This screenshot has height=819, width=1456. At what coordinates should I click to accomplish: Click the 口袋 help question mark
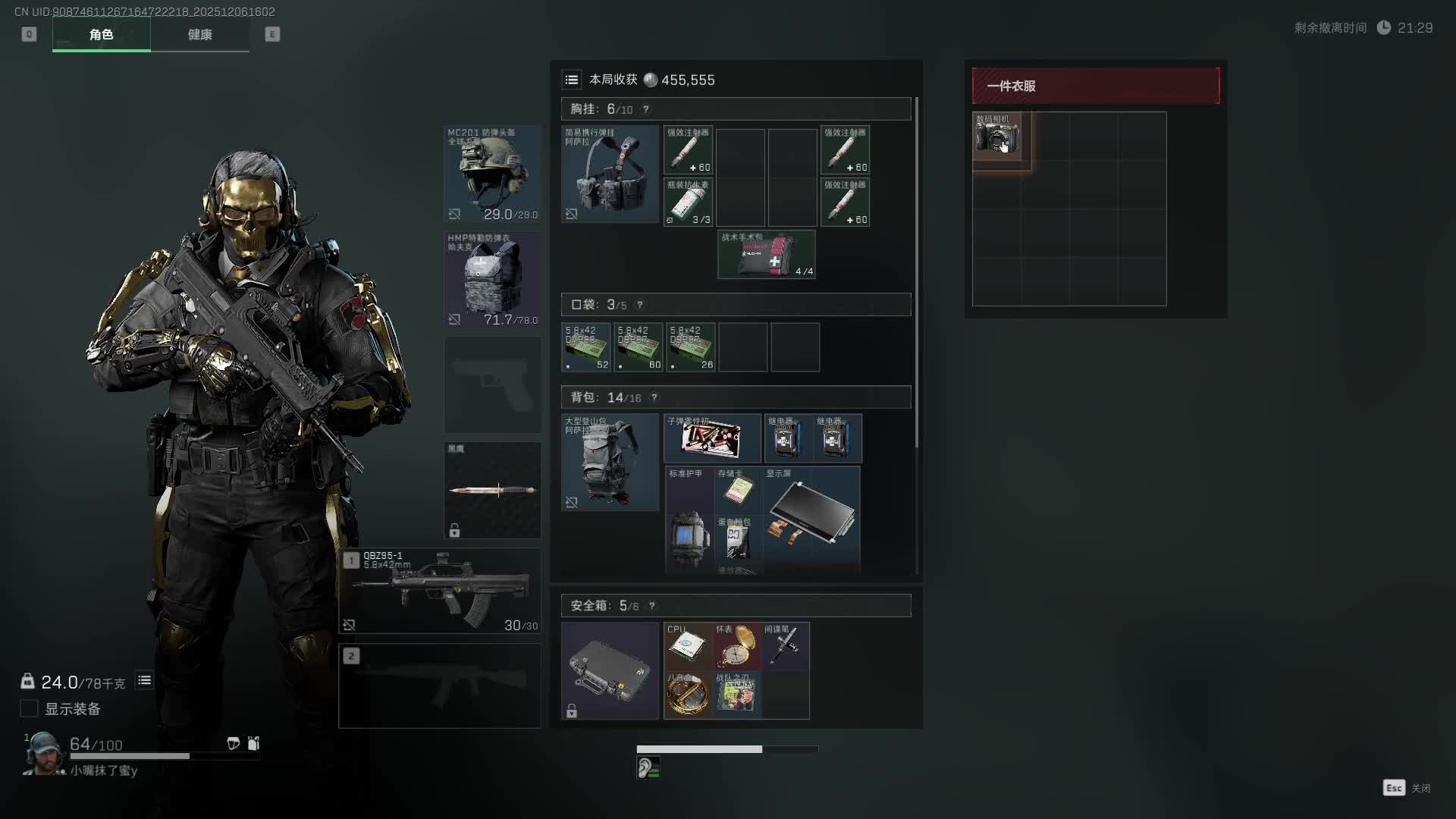click(640, 305)
